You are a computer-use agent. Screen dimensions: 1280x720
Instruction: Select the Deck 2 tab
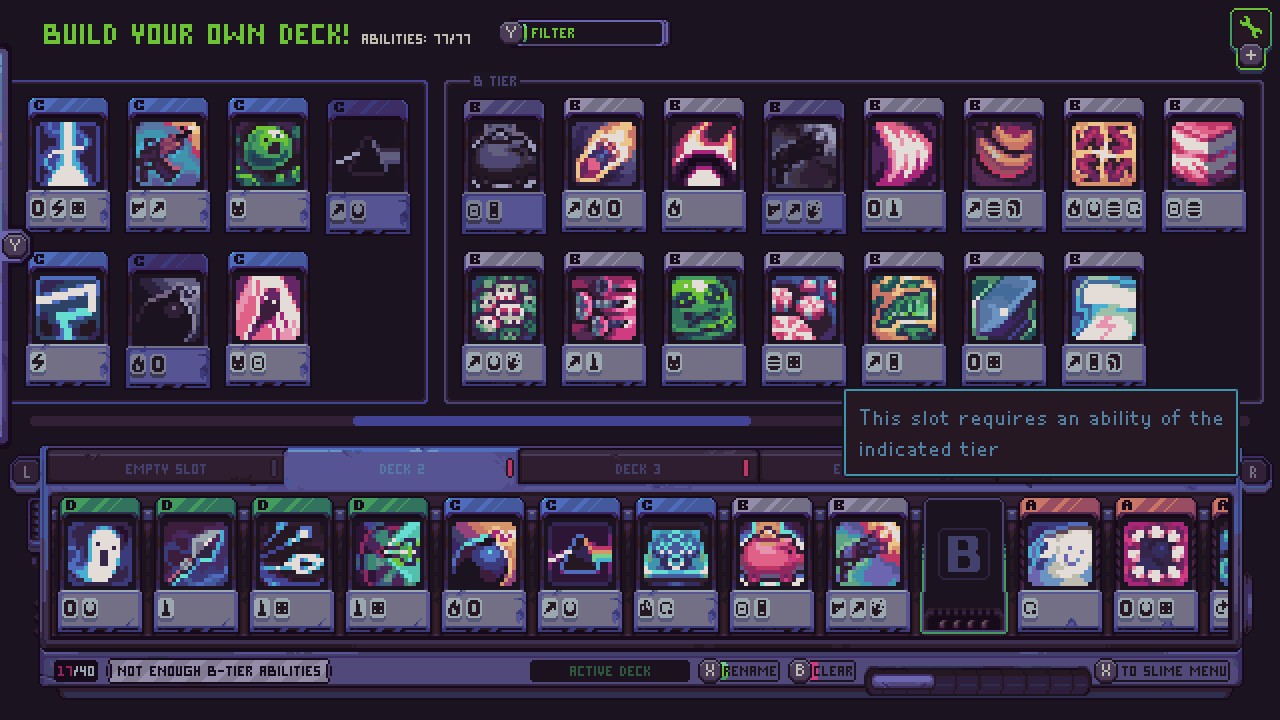(403, 468)
